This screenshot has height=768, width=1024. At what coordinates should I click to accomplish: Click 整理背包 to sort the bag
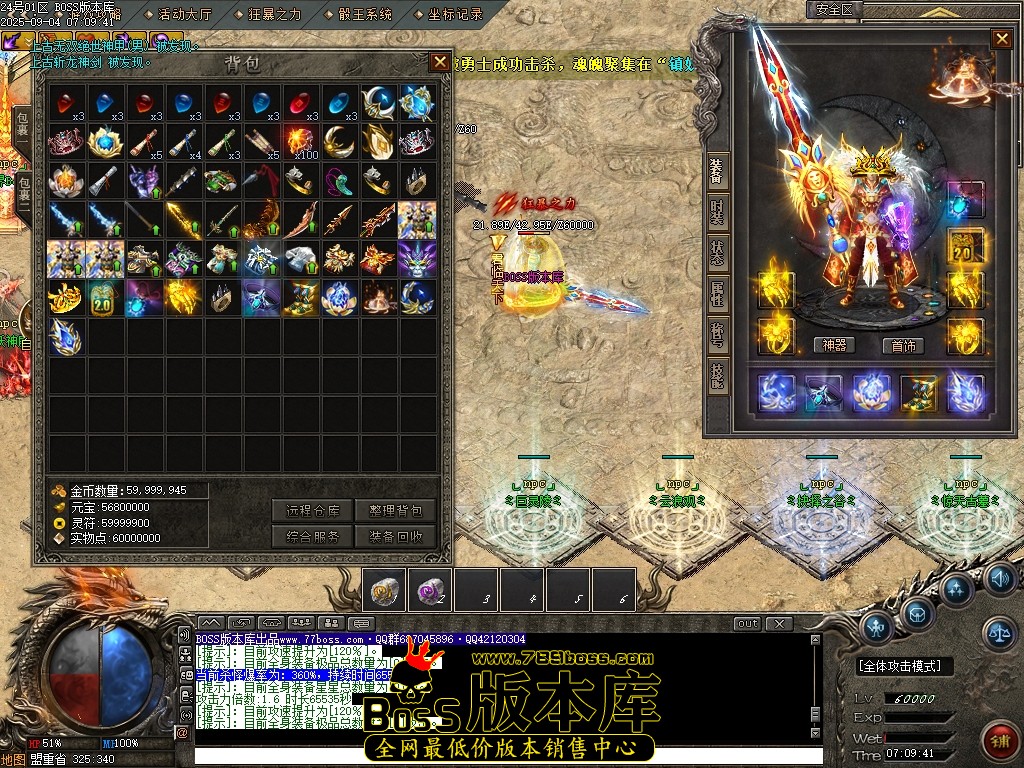click(395, 510)
